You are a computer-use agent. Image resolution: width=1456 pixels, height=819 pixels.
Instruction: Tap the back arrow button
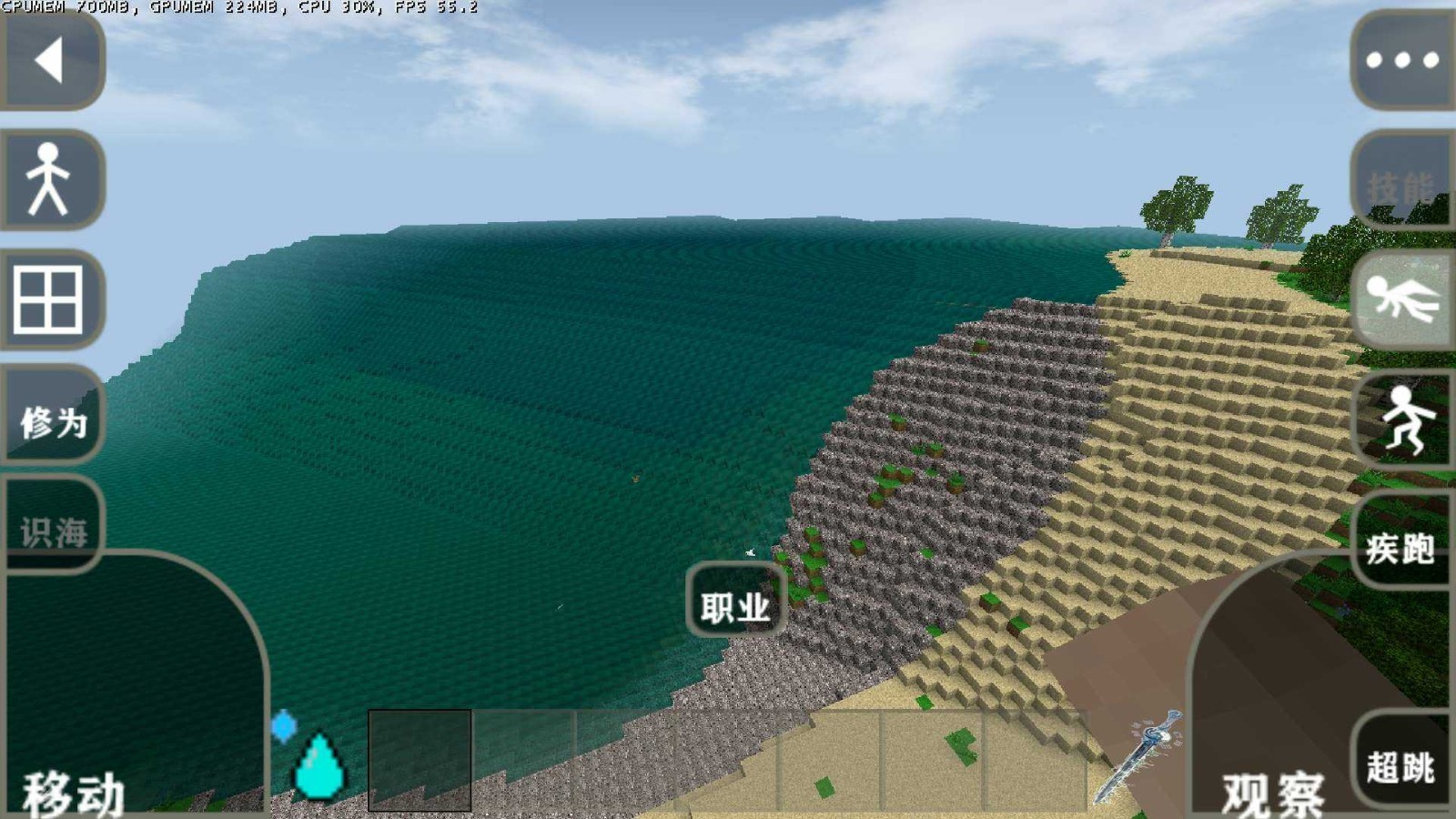tap(50, 60)
